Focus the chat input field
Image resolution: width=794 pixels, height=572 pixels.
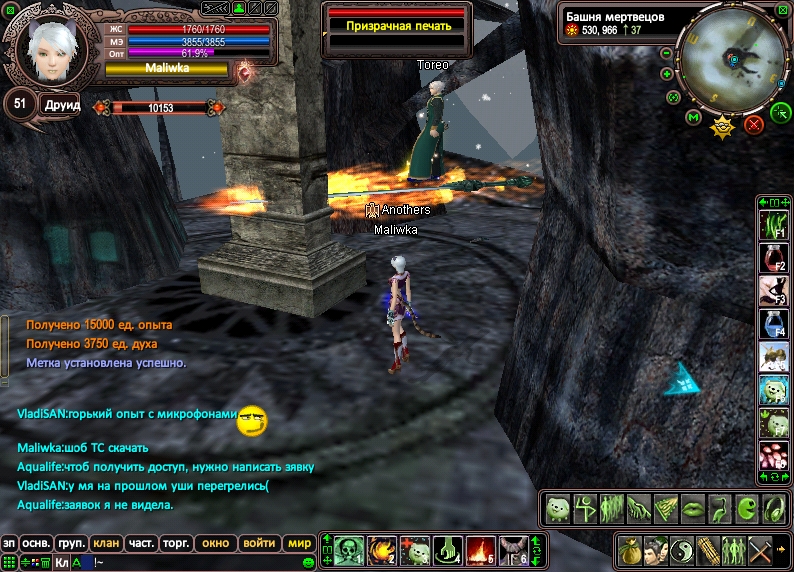point(200,563)
